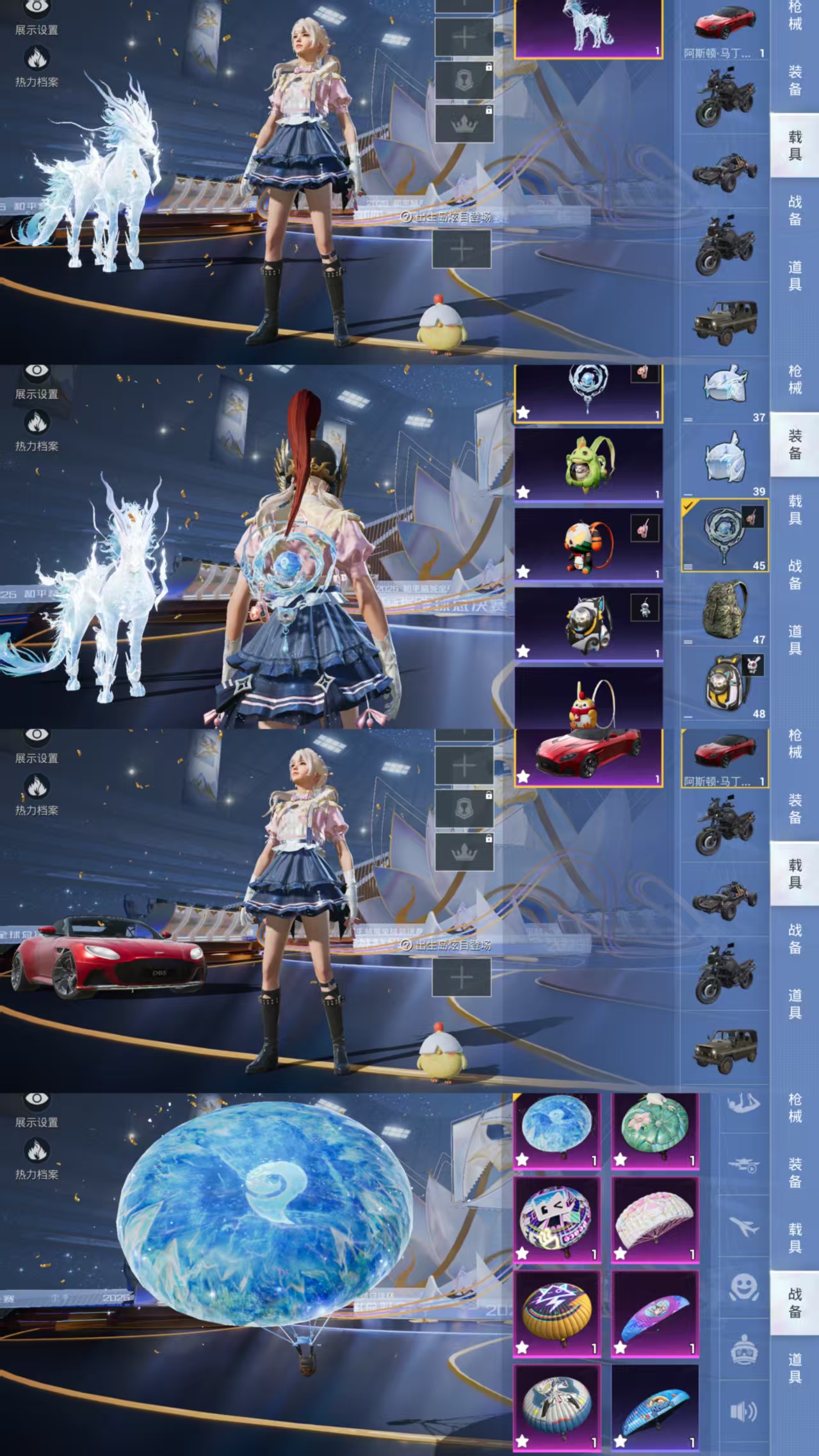The image size is (819, 1456).
Task: Select the green lotus parachute skin
Action: pos(654,1130)
